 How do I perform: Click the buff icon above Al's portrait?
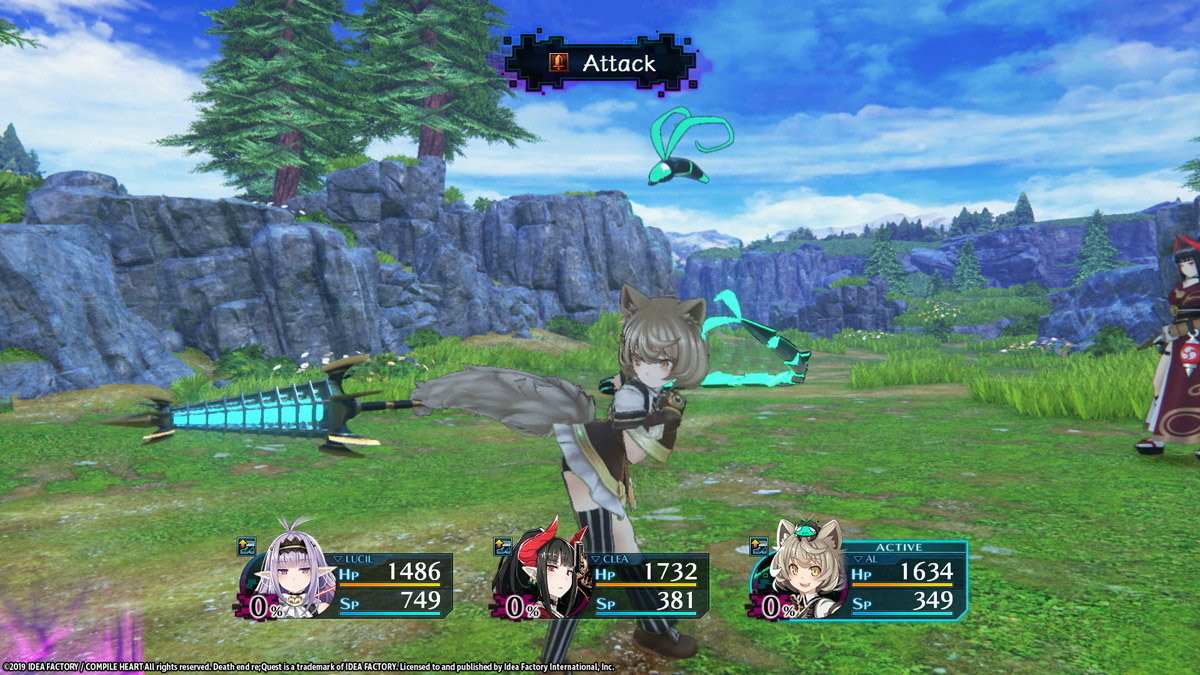pos(760,547)
